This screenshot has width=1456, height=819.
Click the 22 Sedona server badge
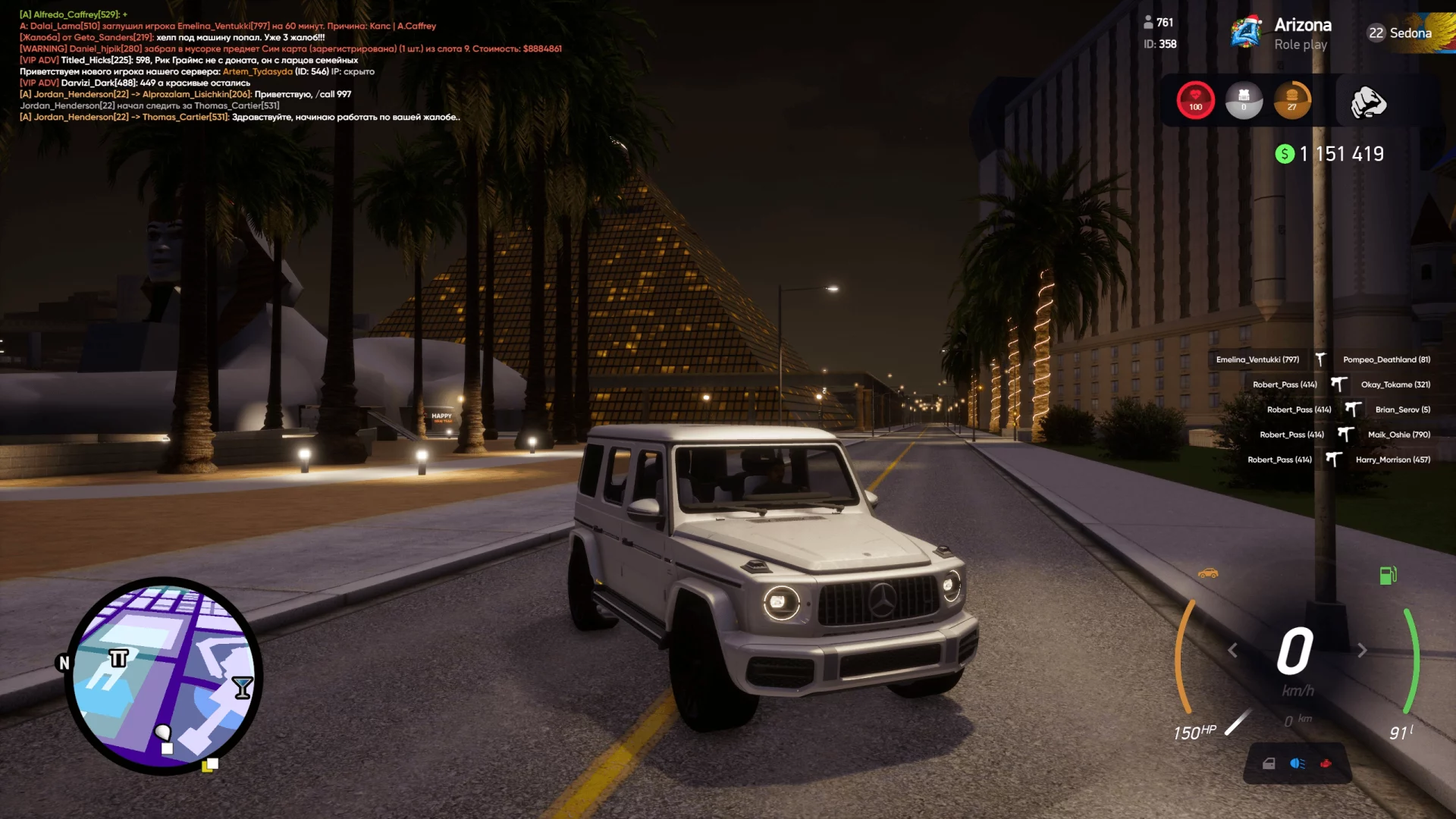1399,33
